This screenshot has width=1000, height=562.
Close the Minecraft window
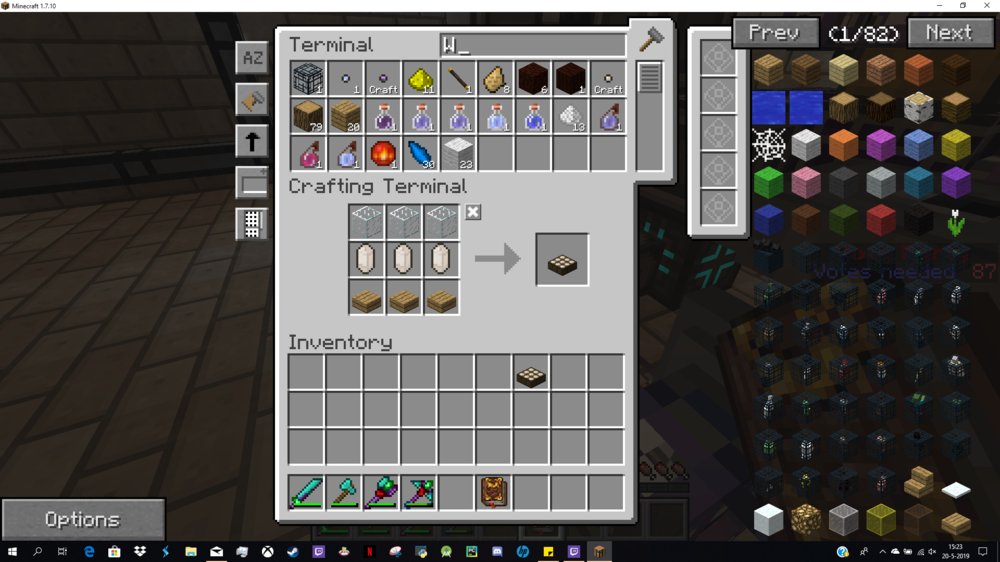[x=987, y=6]
